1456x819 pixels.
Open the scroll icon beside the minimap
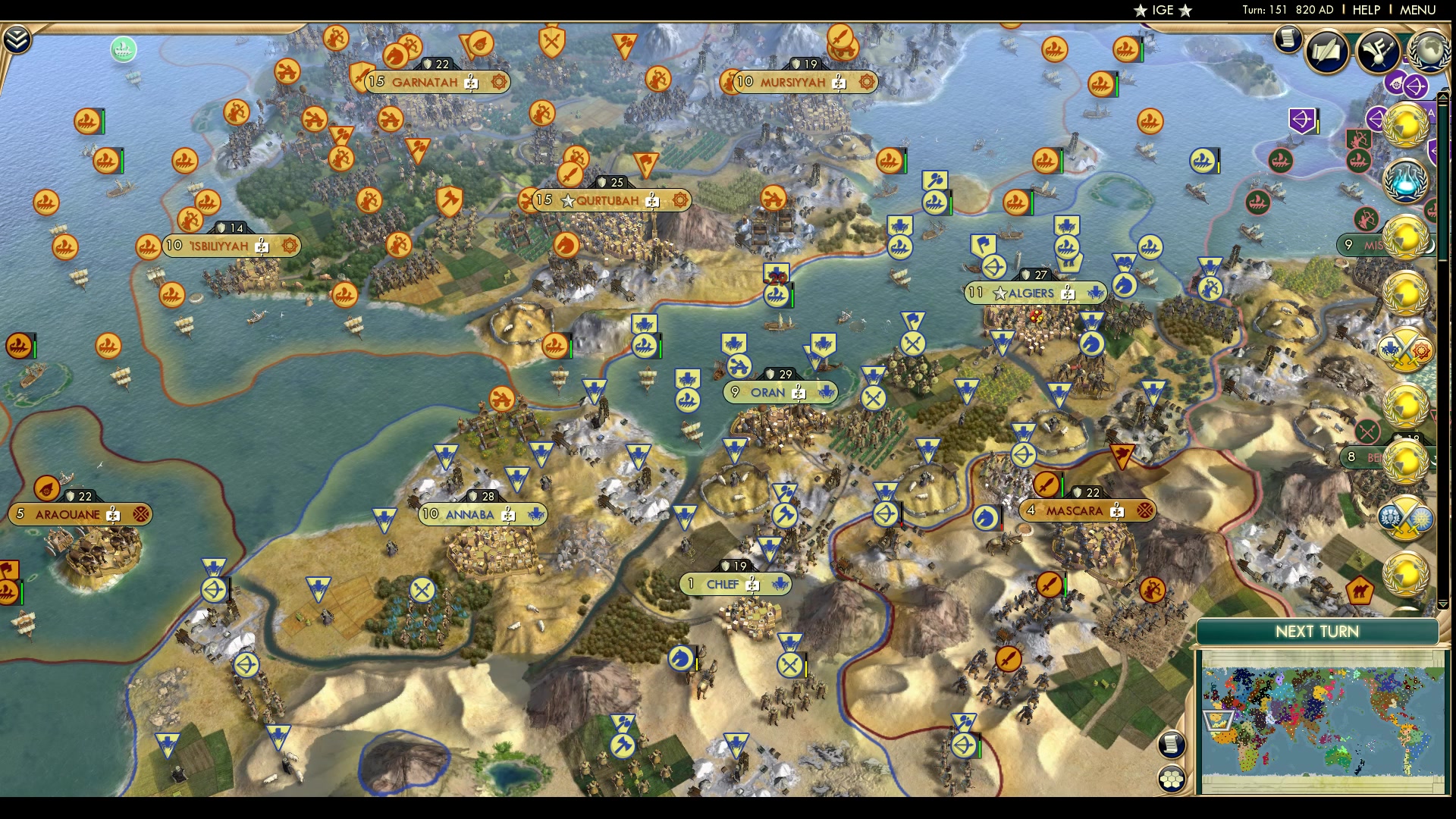point(1170,745)
